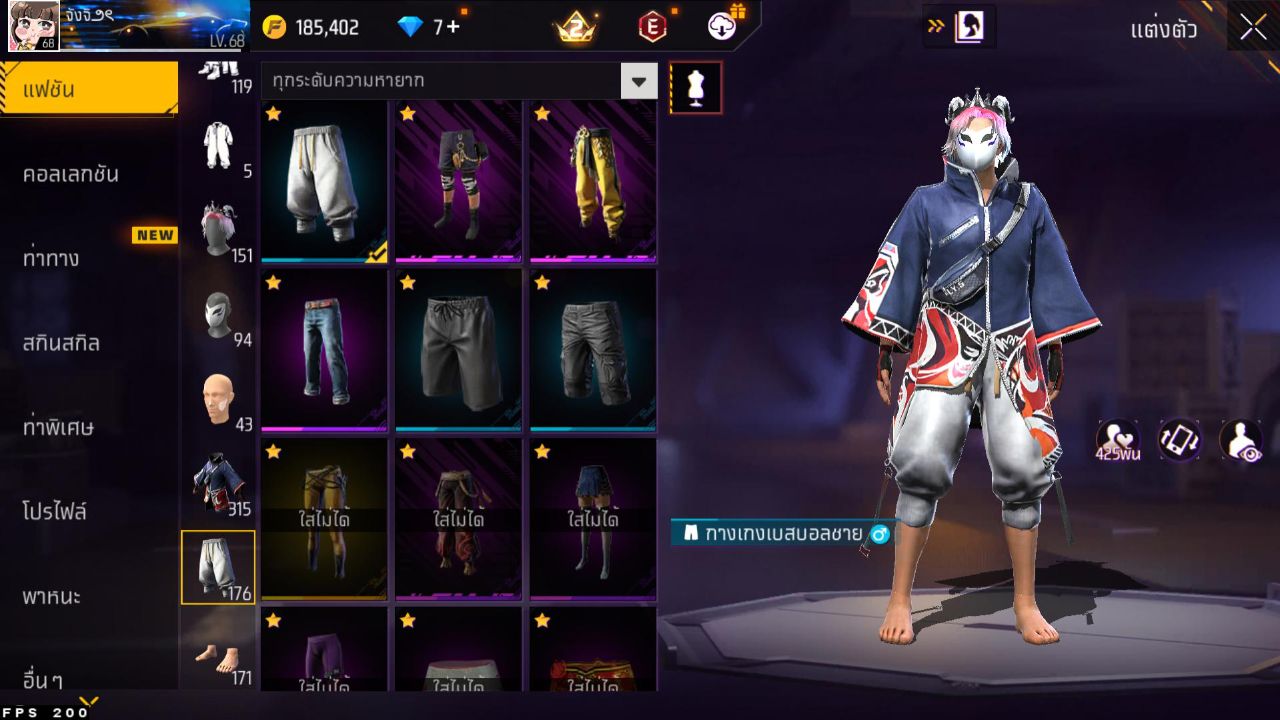Open the E badge panel in the top bar
This screenshot has width=1280, height=720.
tap(655, 27)
